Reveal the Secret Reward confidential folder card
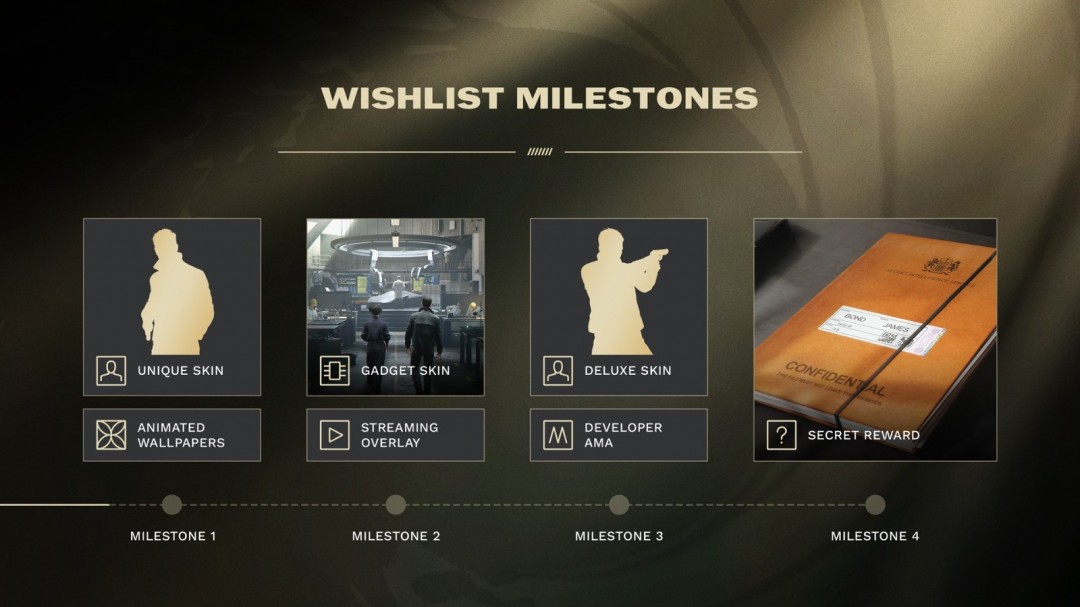Image resolution: width=1080 pixels, height=607 pixels. pyautogui.click(x=875, y=339)
